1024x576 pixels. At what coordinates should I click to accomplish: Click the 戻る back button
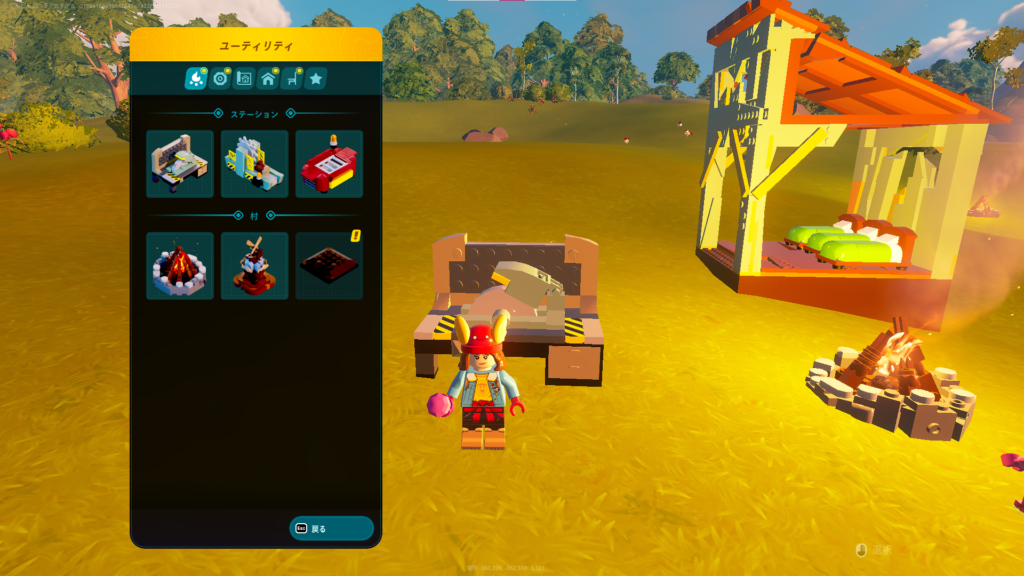click(331, 528)
